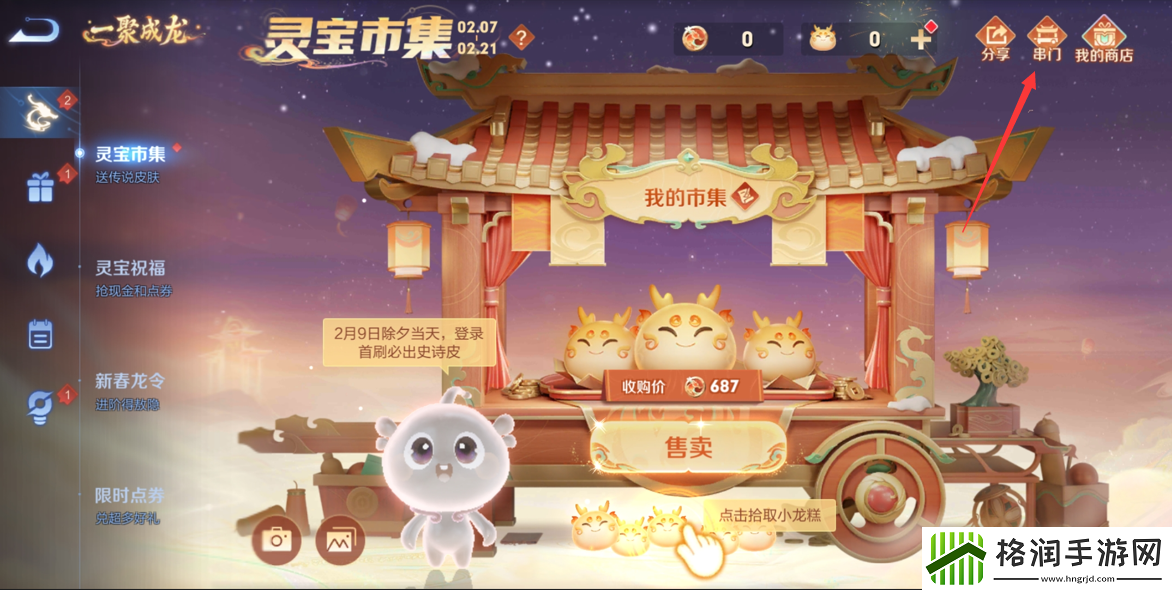This screenshot has height=590, width=1172.
Task: Click the 售卖 sell button
Action: (x=688, y=446)
